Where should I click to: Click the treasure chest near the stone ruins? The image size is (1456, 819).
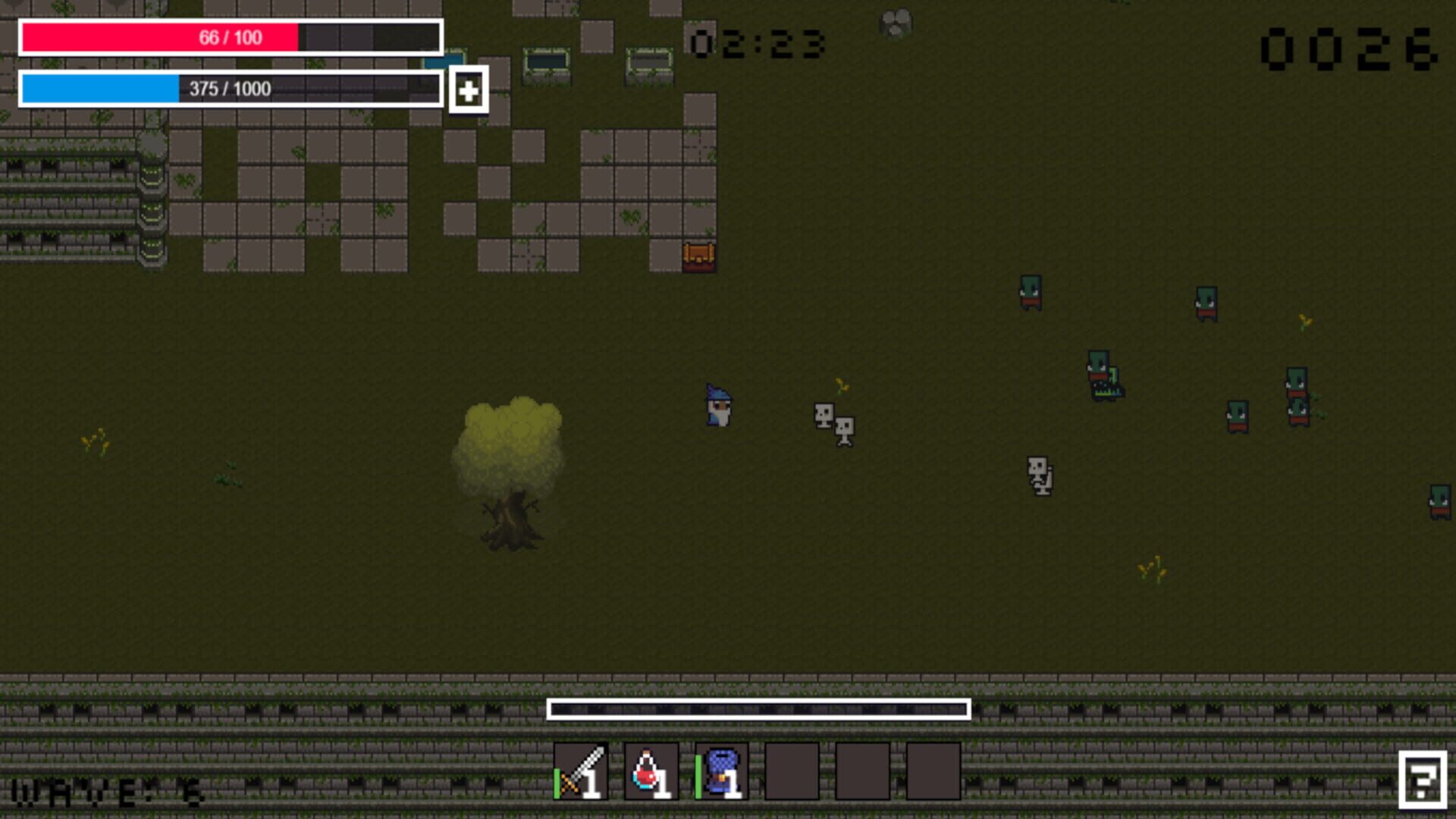698,257
